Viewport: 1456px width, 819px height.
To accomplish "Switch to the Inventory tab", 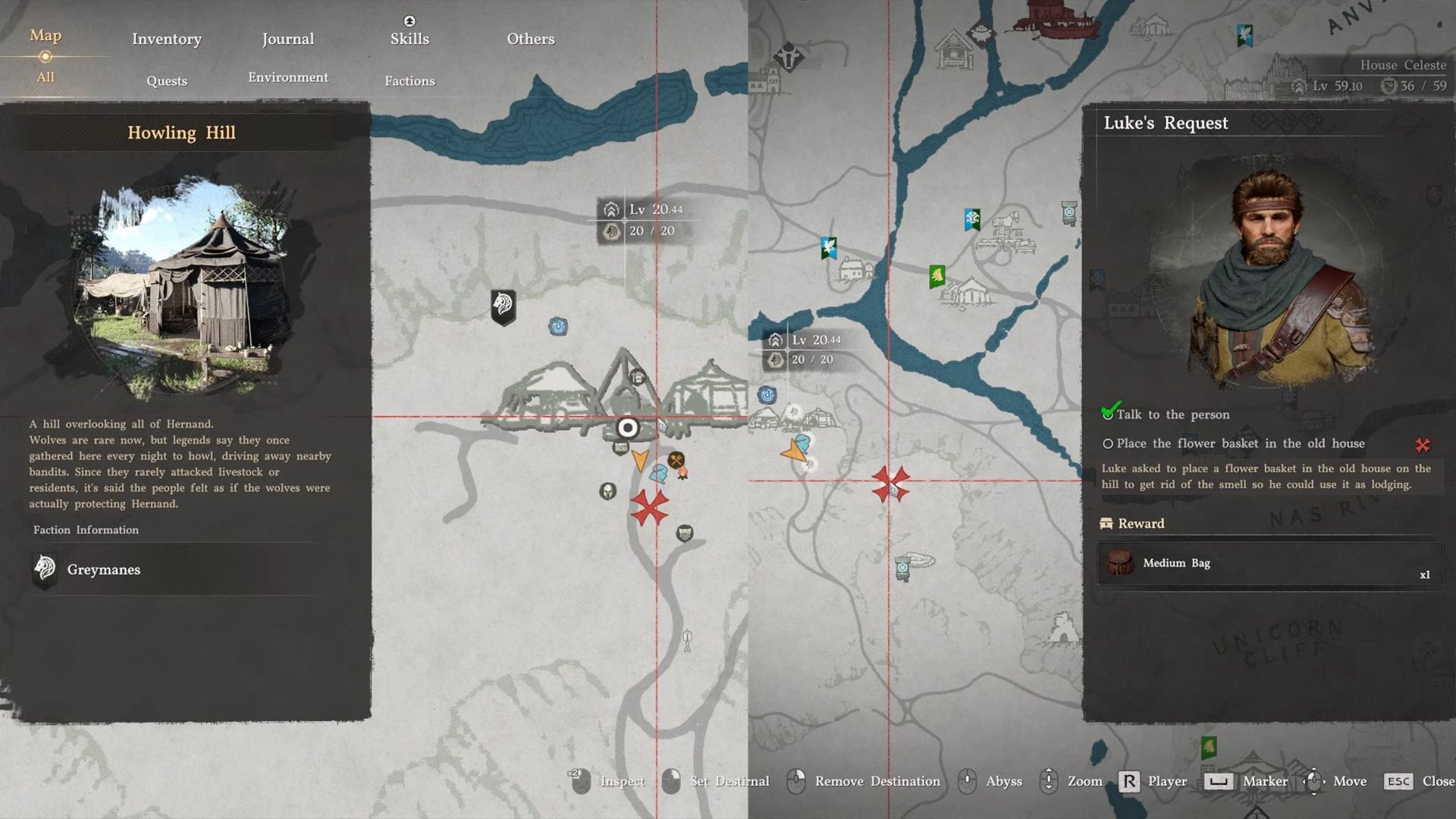I will click(x=167, y=39).
